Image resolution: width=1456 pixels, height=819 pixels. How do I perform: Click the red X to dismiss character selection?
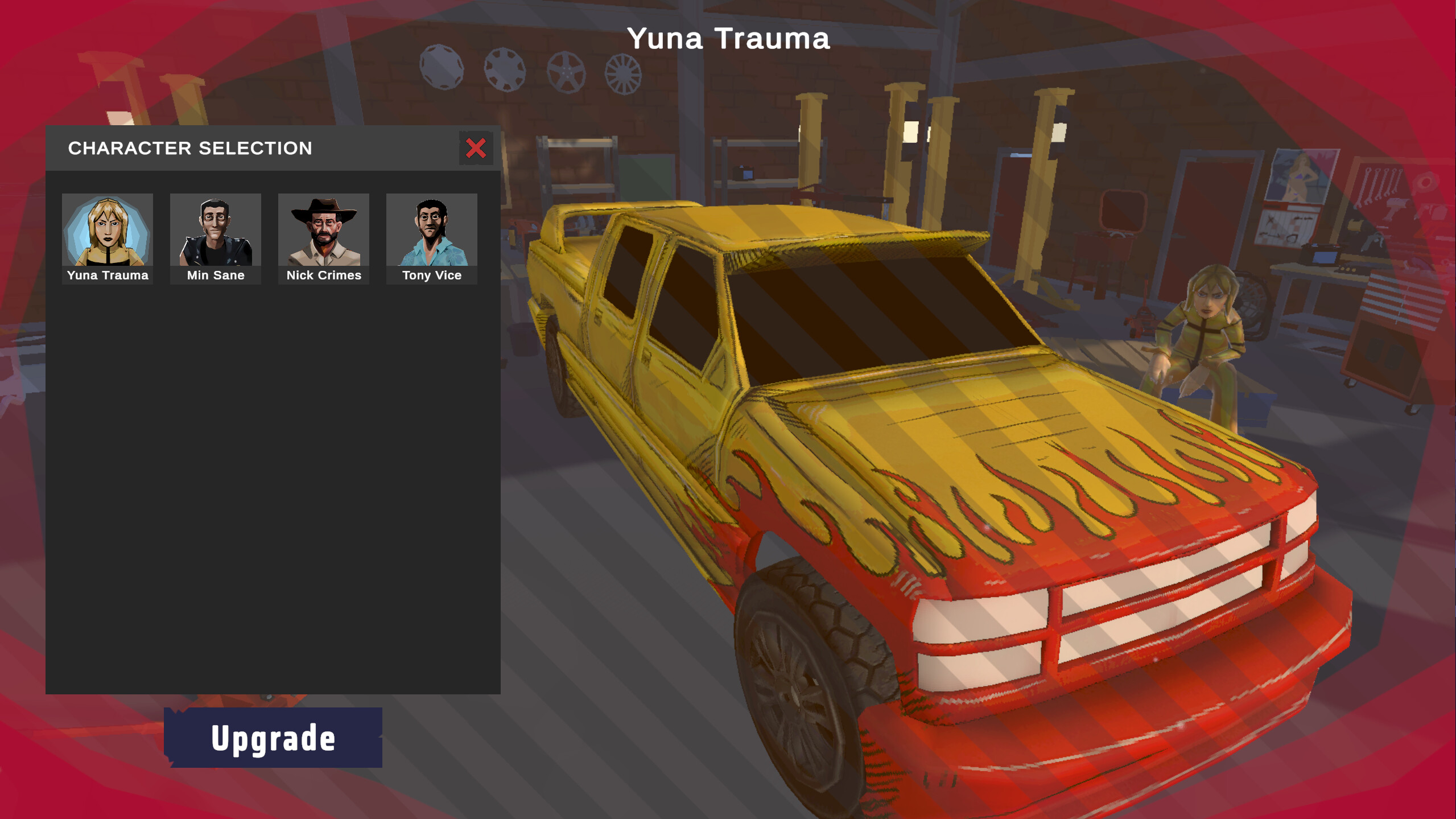click(x=476, y=149)
